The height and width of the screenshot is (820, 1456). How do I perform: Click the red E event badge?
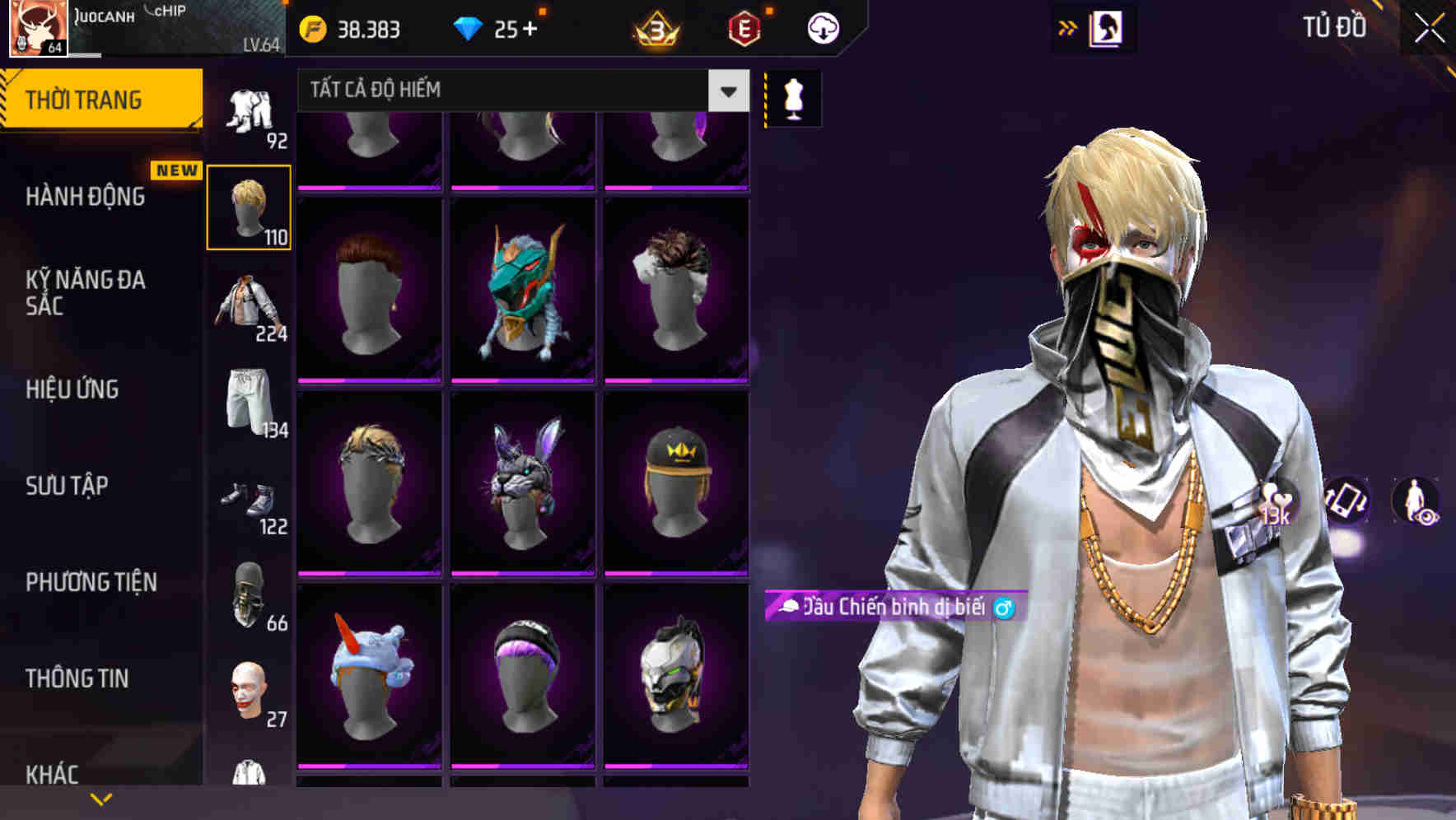[742, 27]
